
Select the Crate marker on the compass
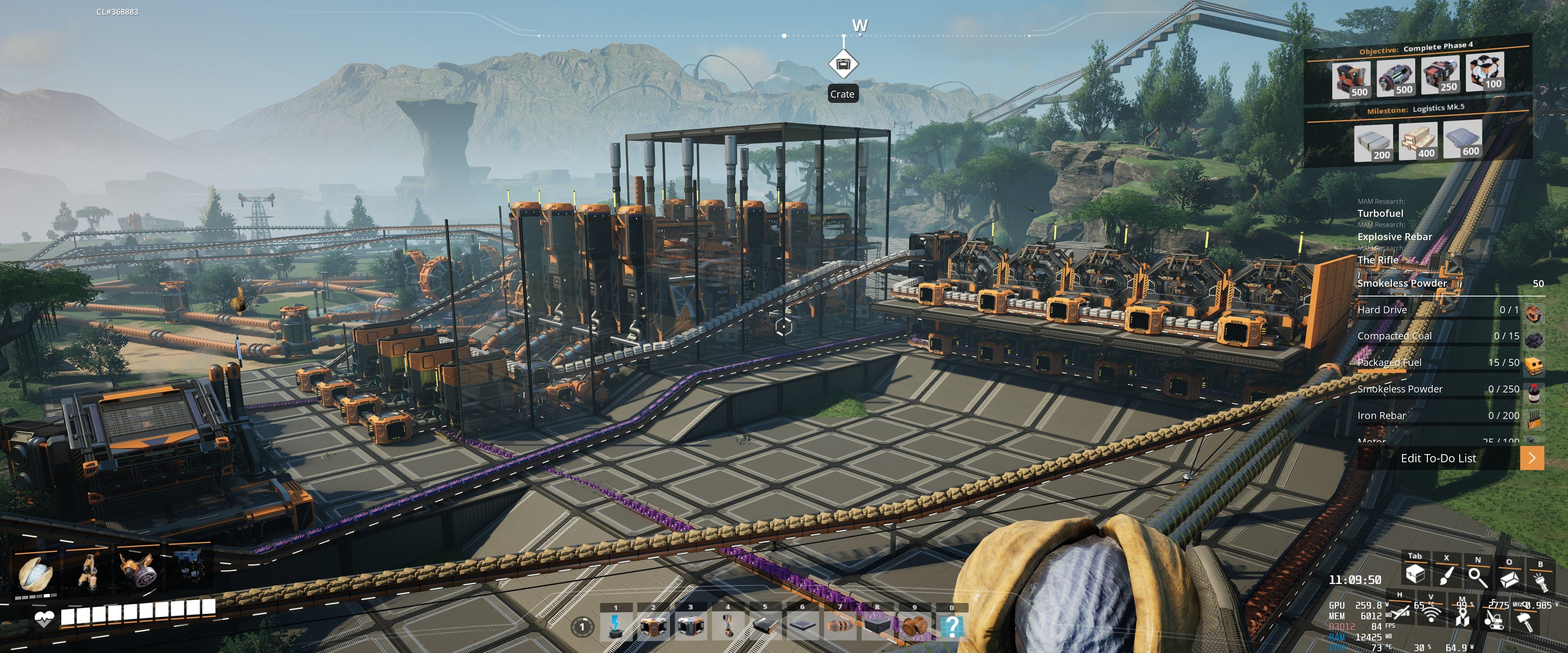843,64
